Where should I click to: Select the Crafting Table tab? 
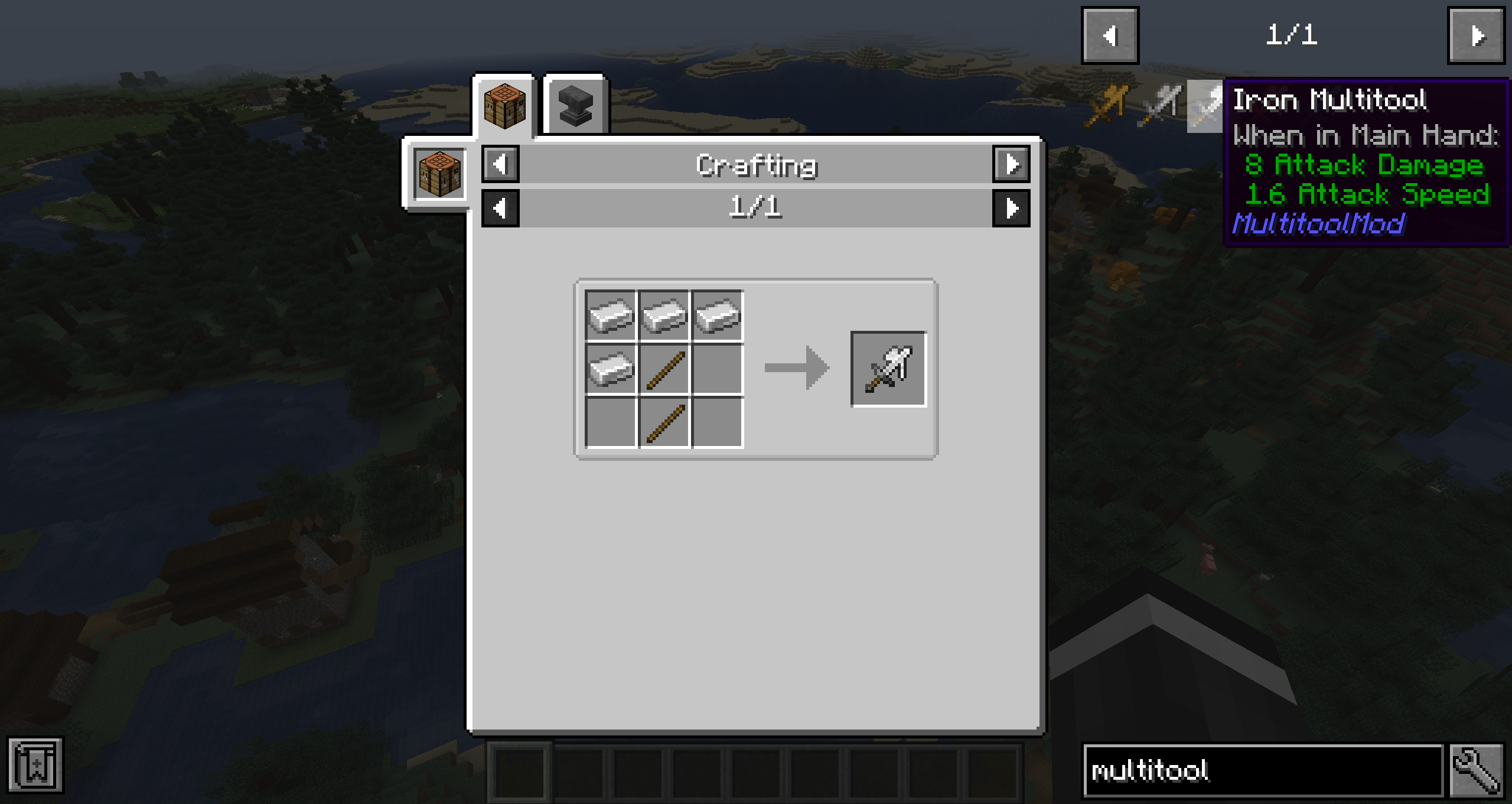coord(505,105)
